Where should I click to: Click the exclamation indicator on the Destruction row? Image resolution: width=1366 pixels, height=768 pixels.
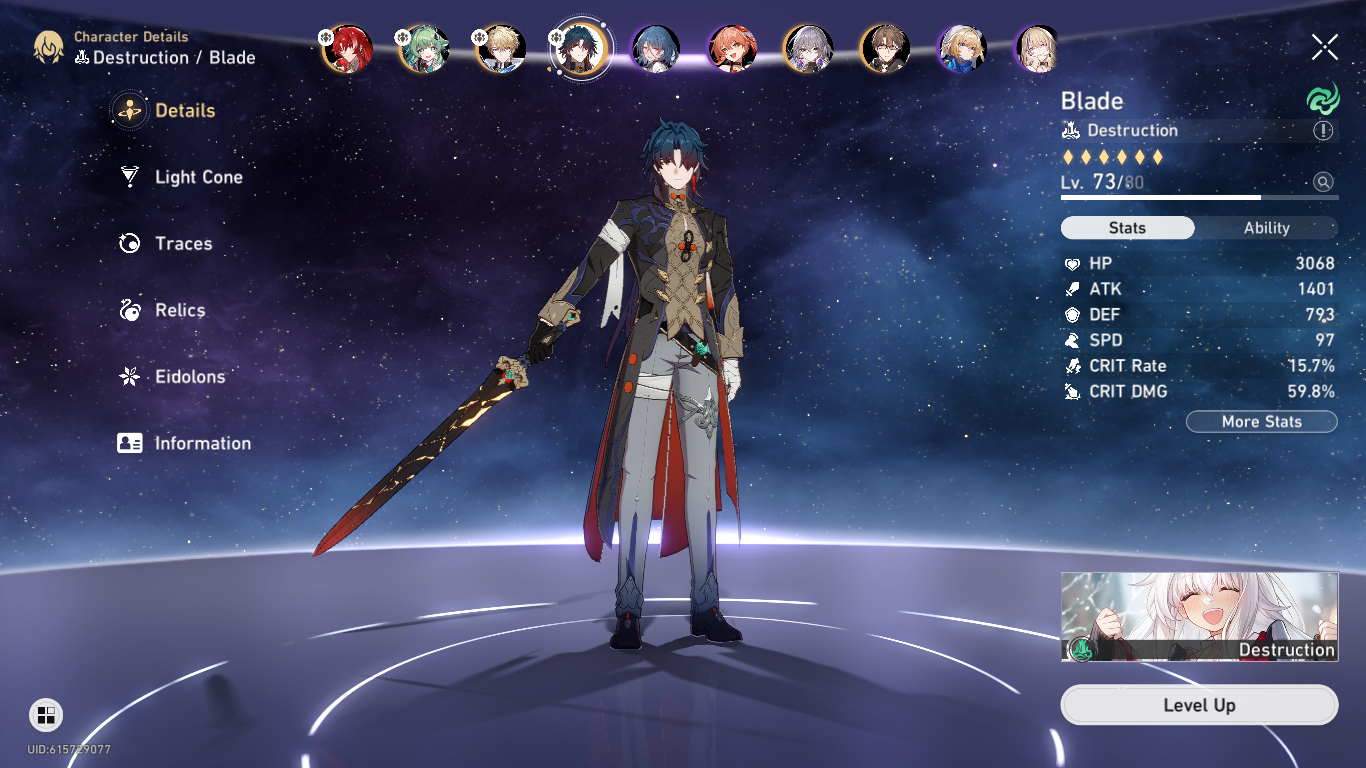pos(1322,130)
